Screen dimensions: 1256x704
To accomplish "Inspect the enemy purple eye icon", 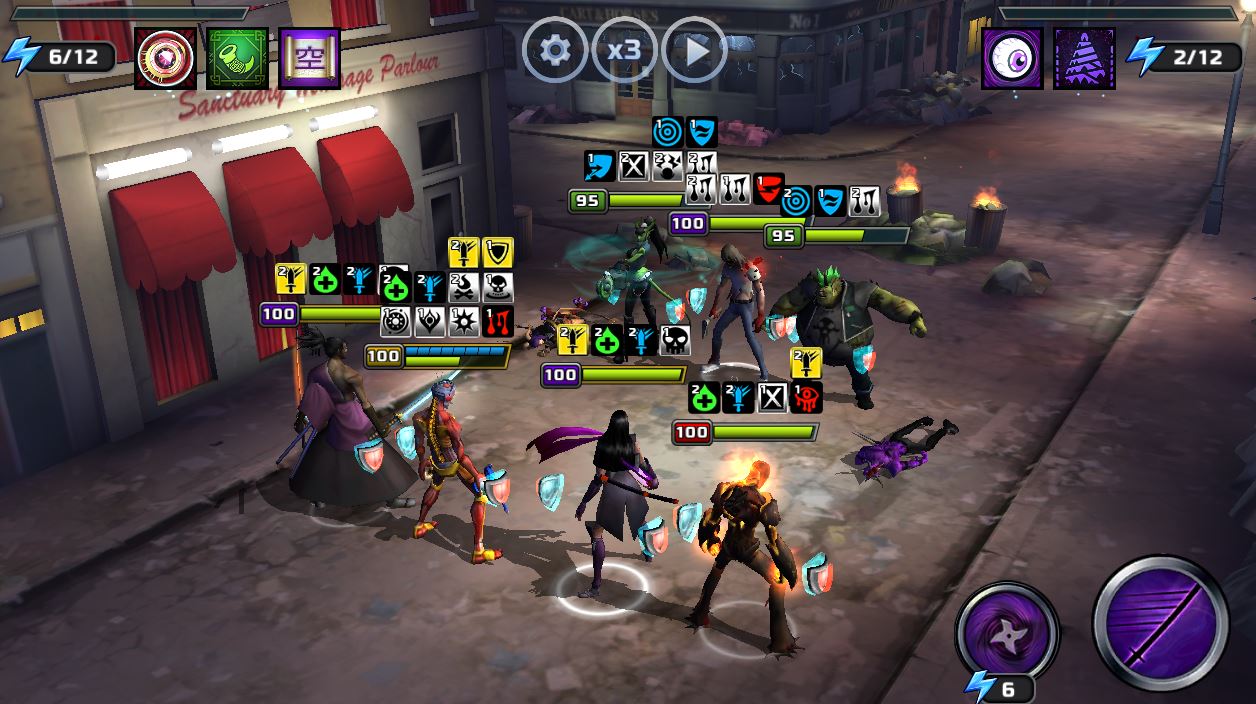I will pyautogui.click(x=1012, y=58).
